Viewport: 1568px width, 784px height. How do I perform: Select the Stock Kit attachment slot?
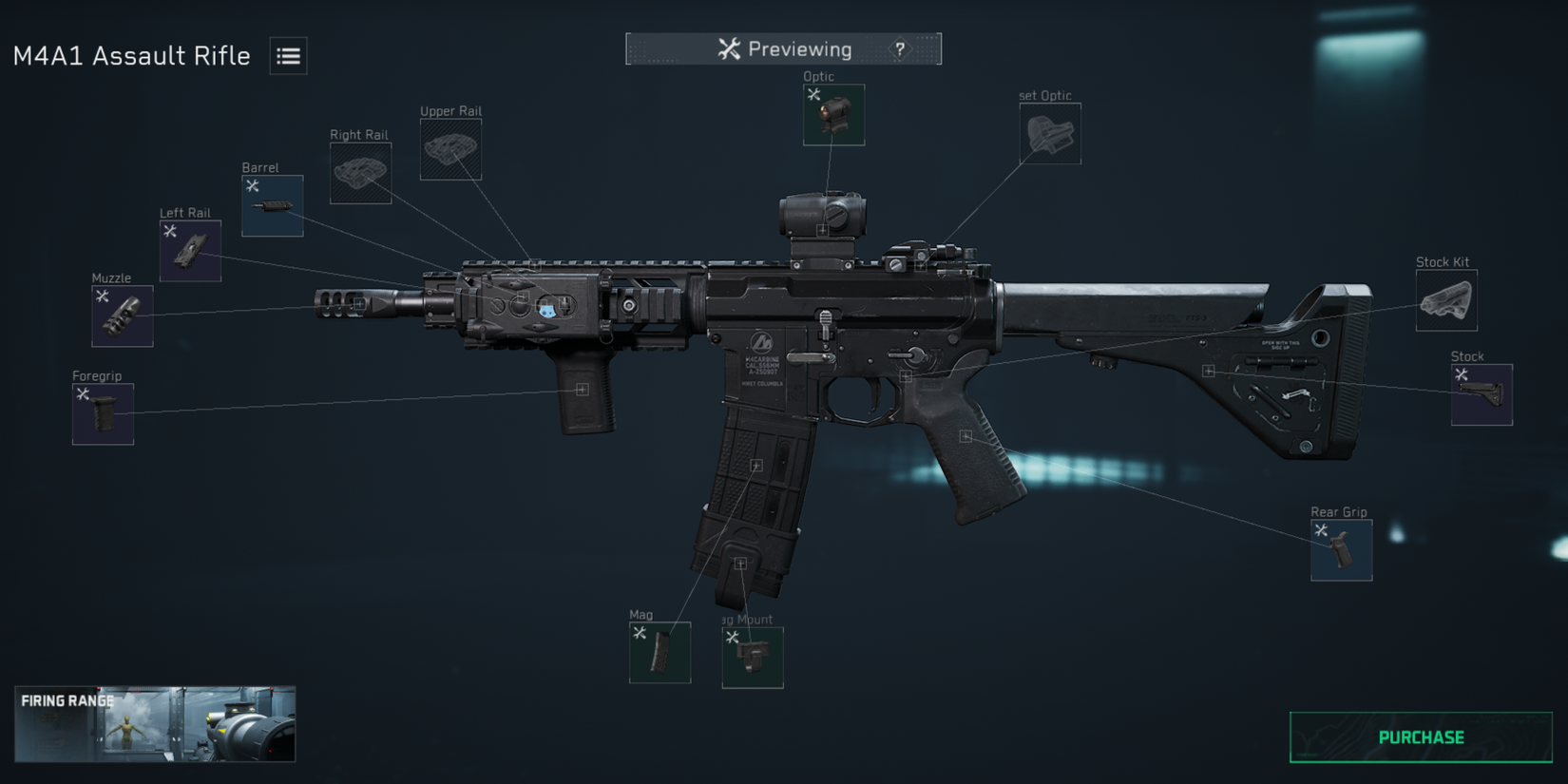[x=1445, y=299]
